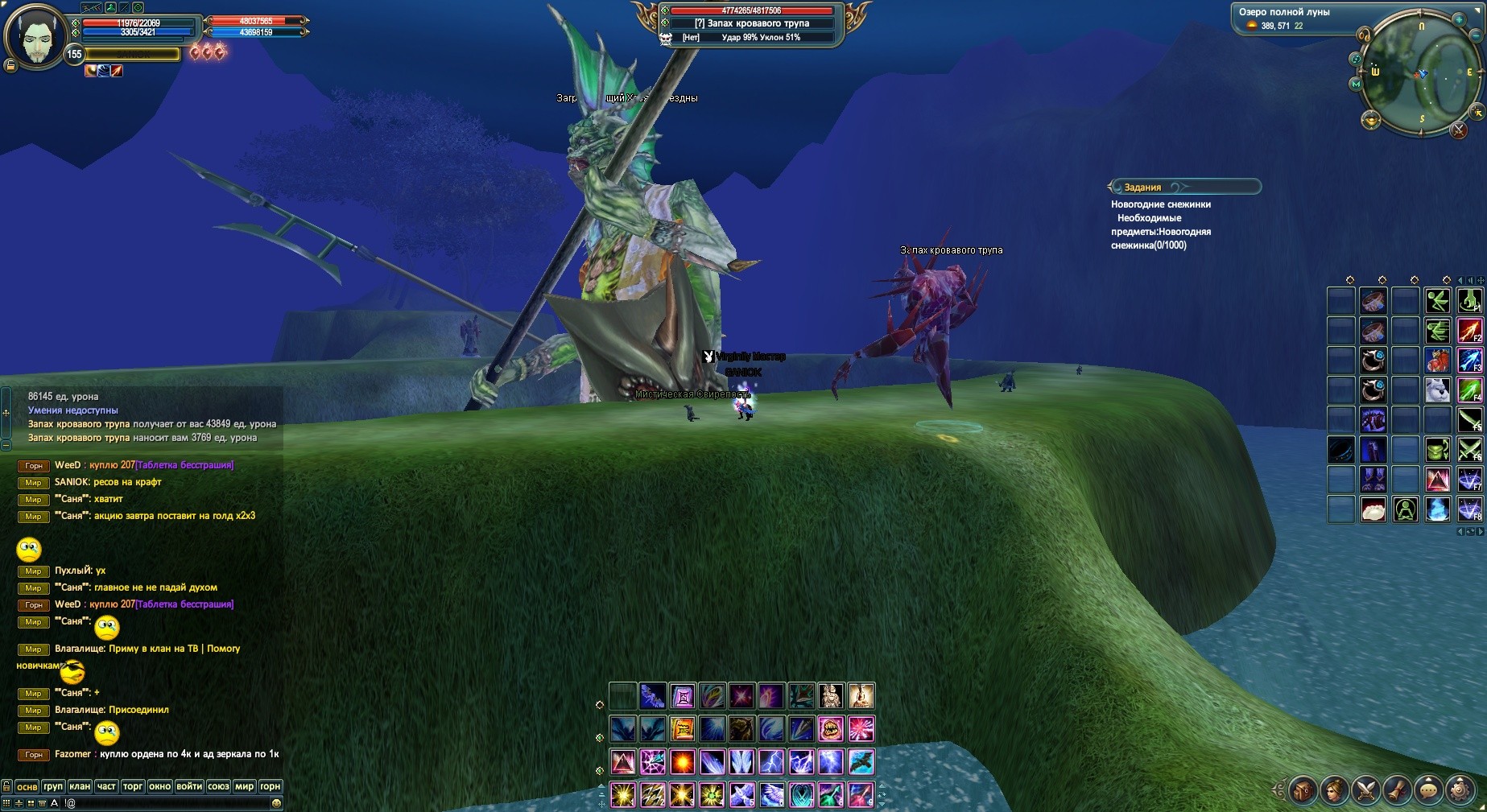Use the orange scroll item on hotbar
The height and width of the screenshot is (812, 1487).
[x=682, y=729]
